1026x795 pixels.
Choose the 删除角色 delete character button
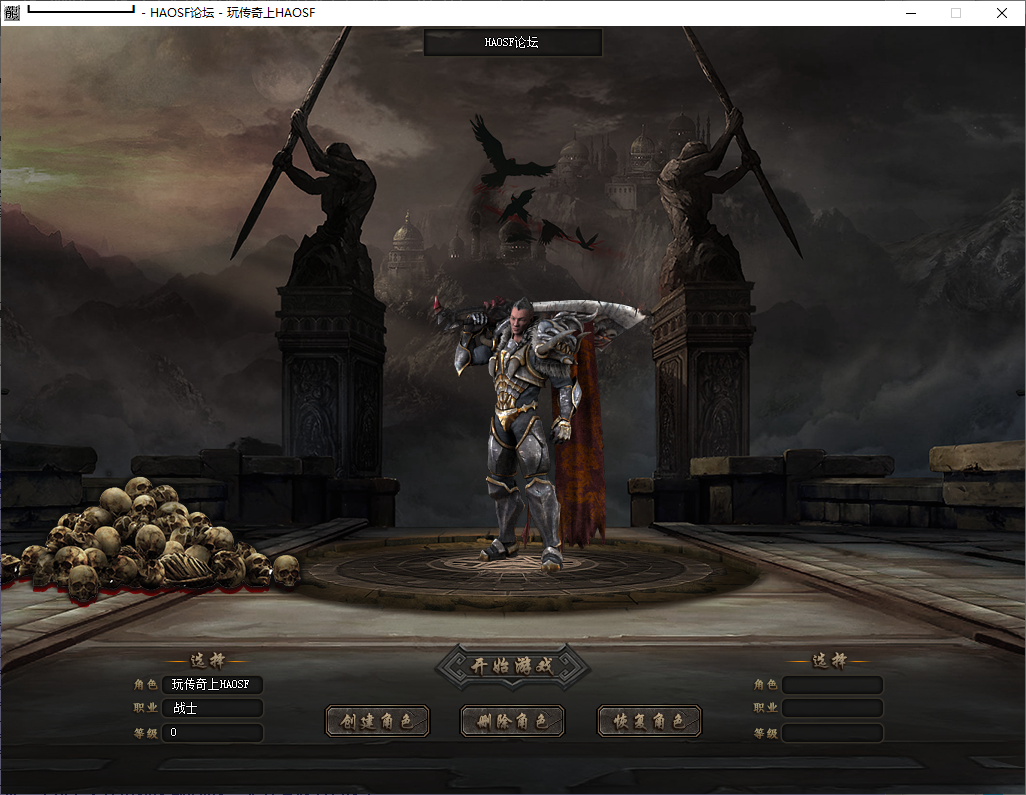(513, 721)
